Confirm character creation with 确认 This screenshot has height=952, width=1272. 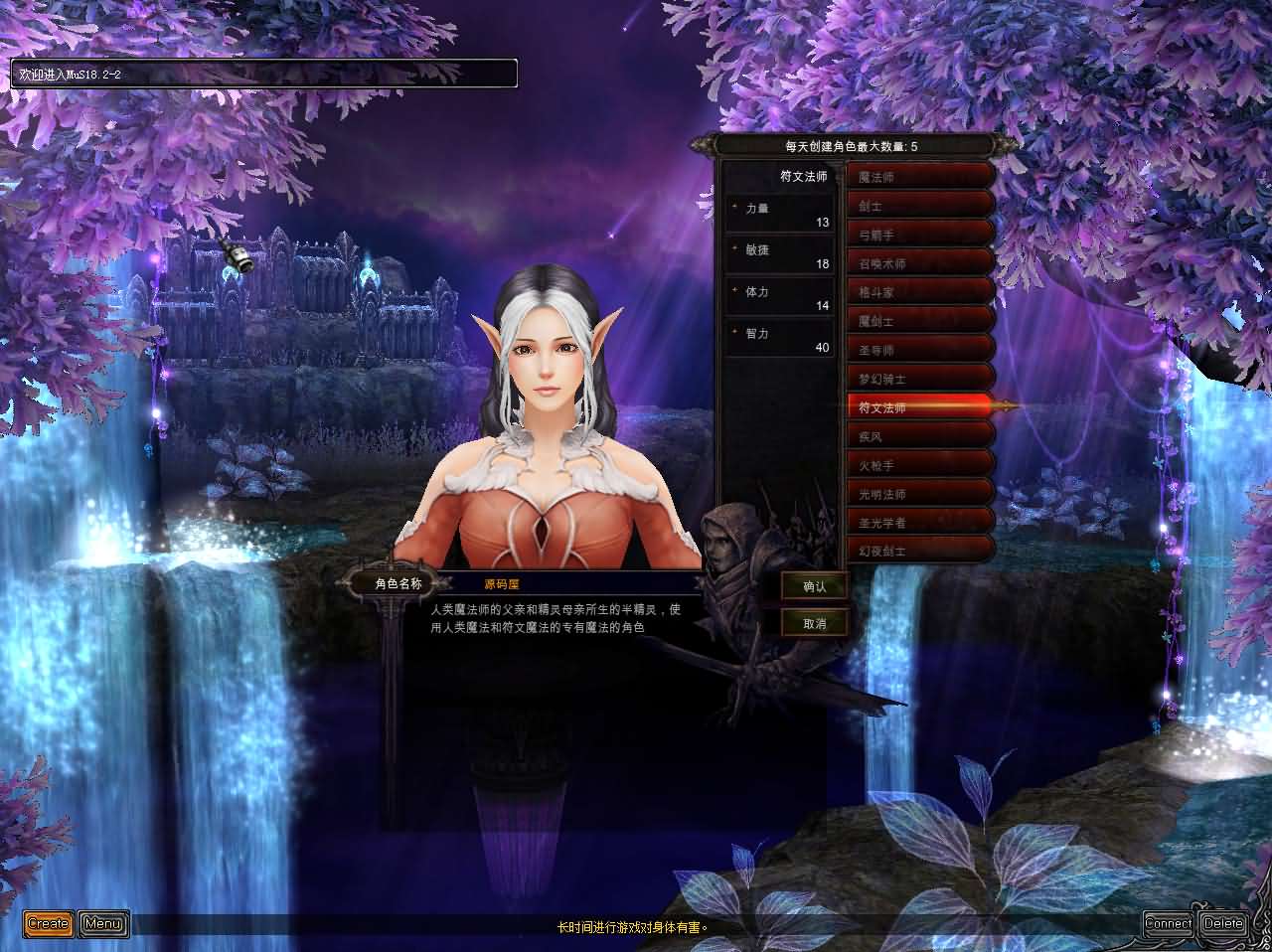815,586
